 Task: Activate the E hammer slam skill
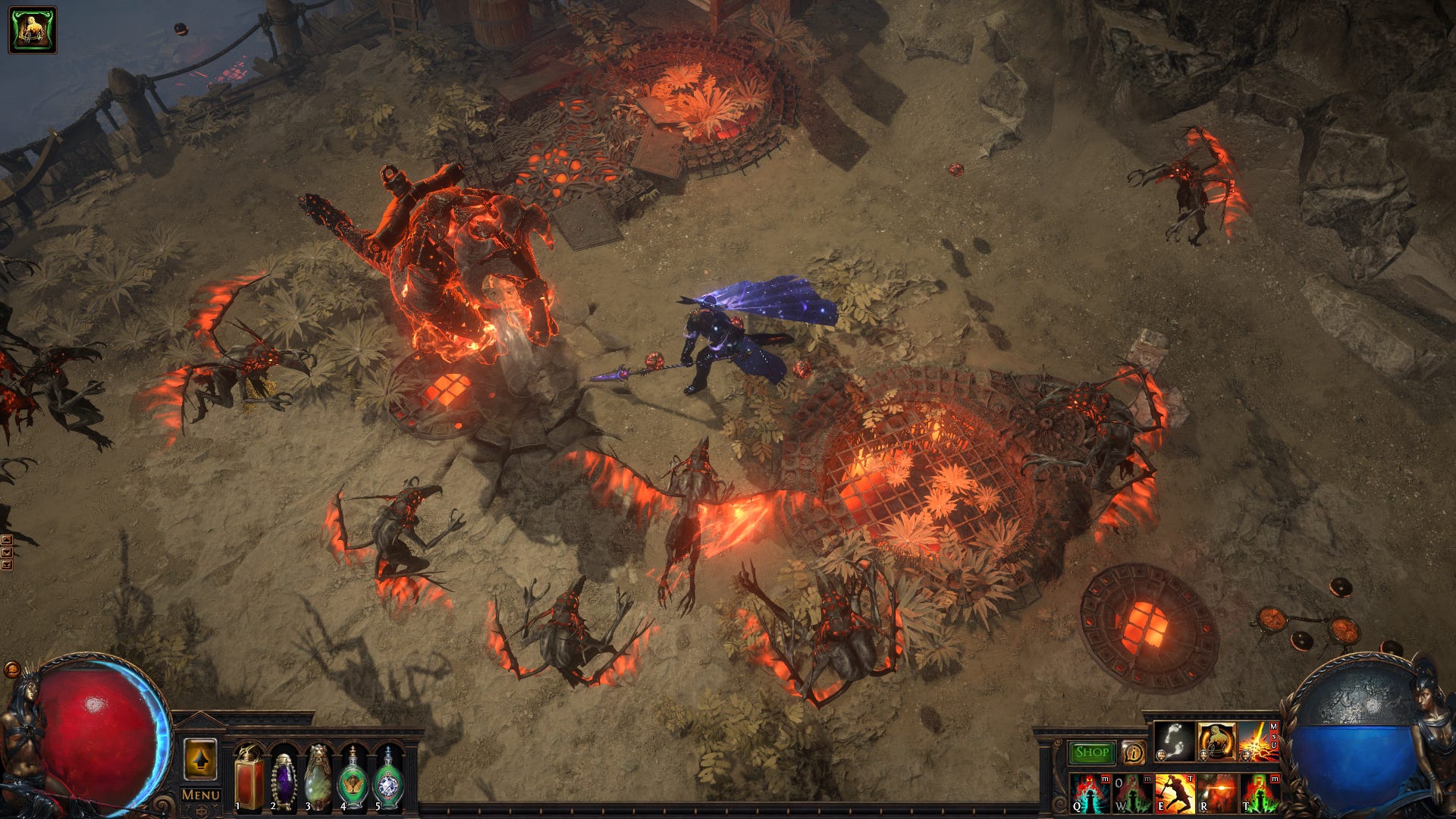(1175, 793)
